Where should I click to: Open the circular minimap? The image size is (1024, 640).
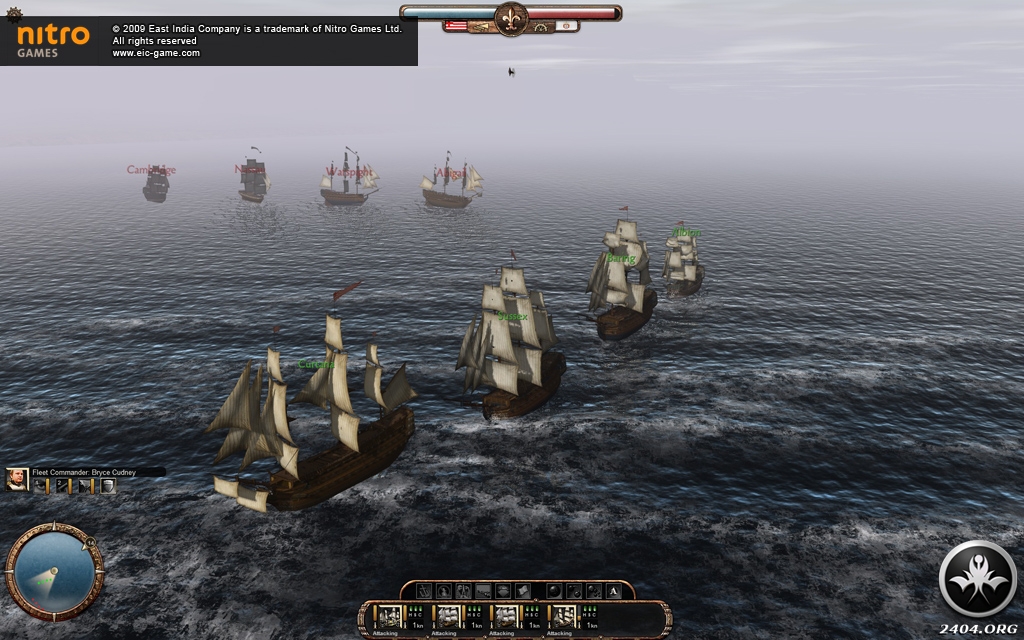tap(53, 570)
